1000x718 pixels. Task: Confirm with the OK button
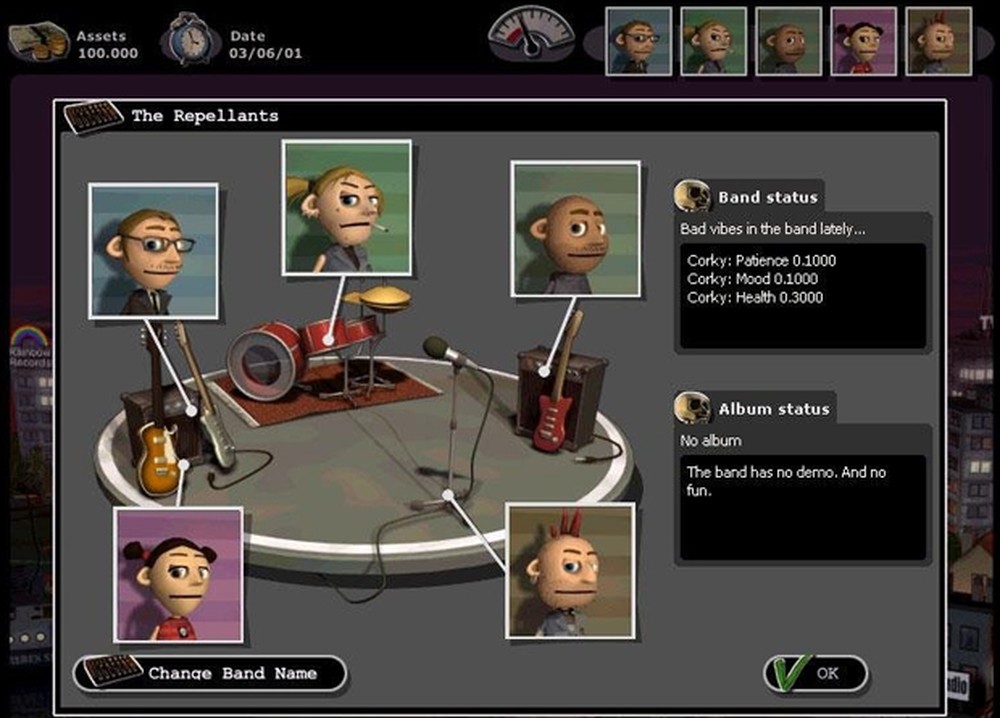[816, 673]
